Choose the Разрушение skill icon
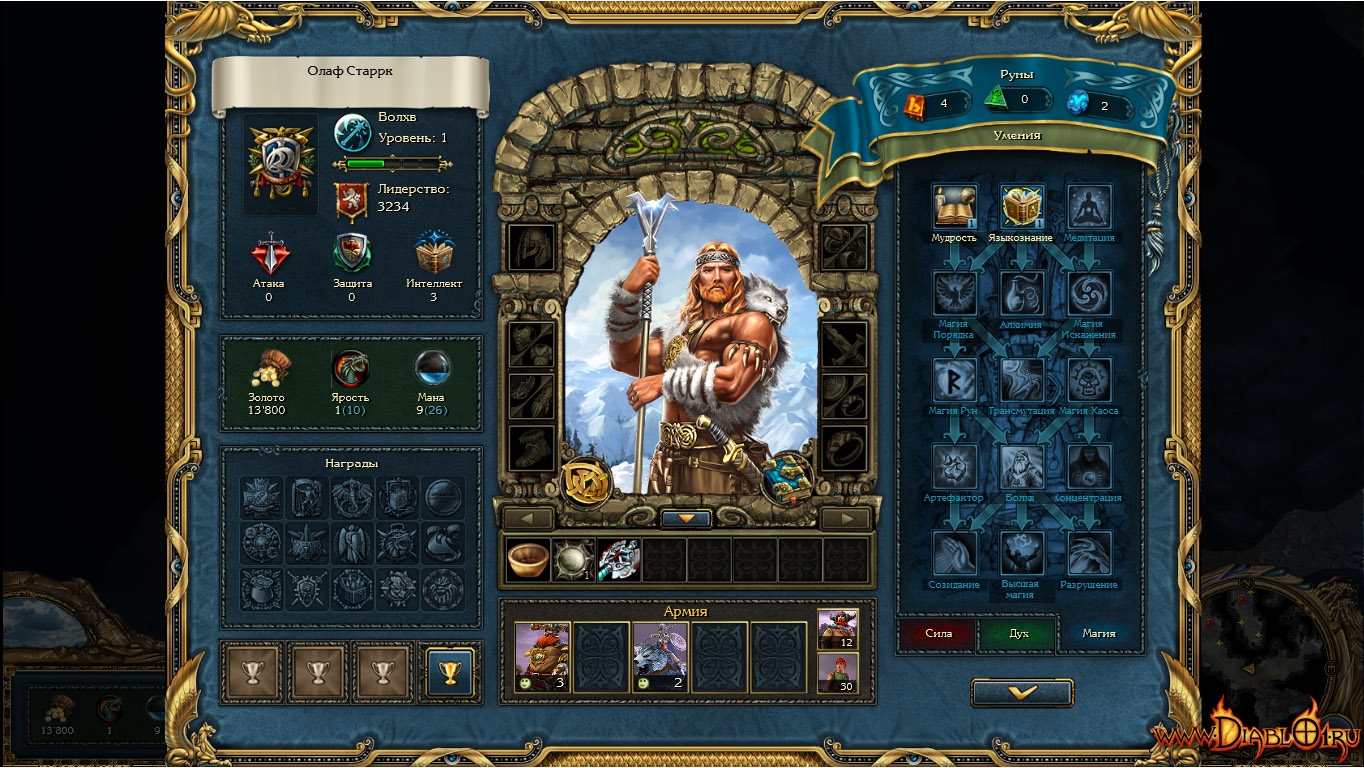The width and height of the screenshot is (1364, 768). 1089,553
